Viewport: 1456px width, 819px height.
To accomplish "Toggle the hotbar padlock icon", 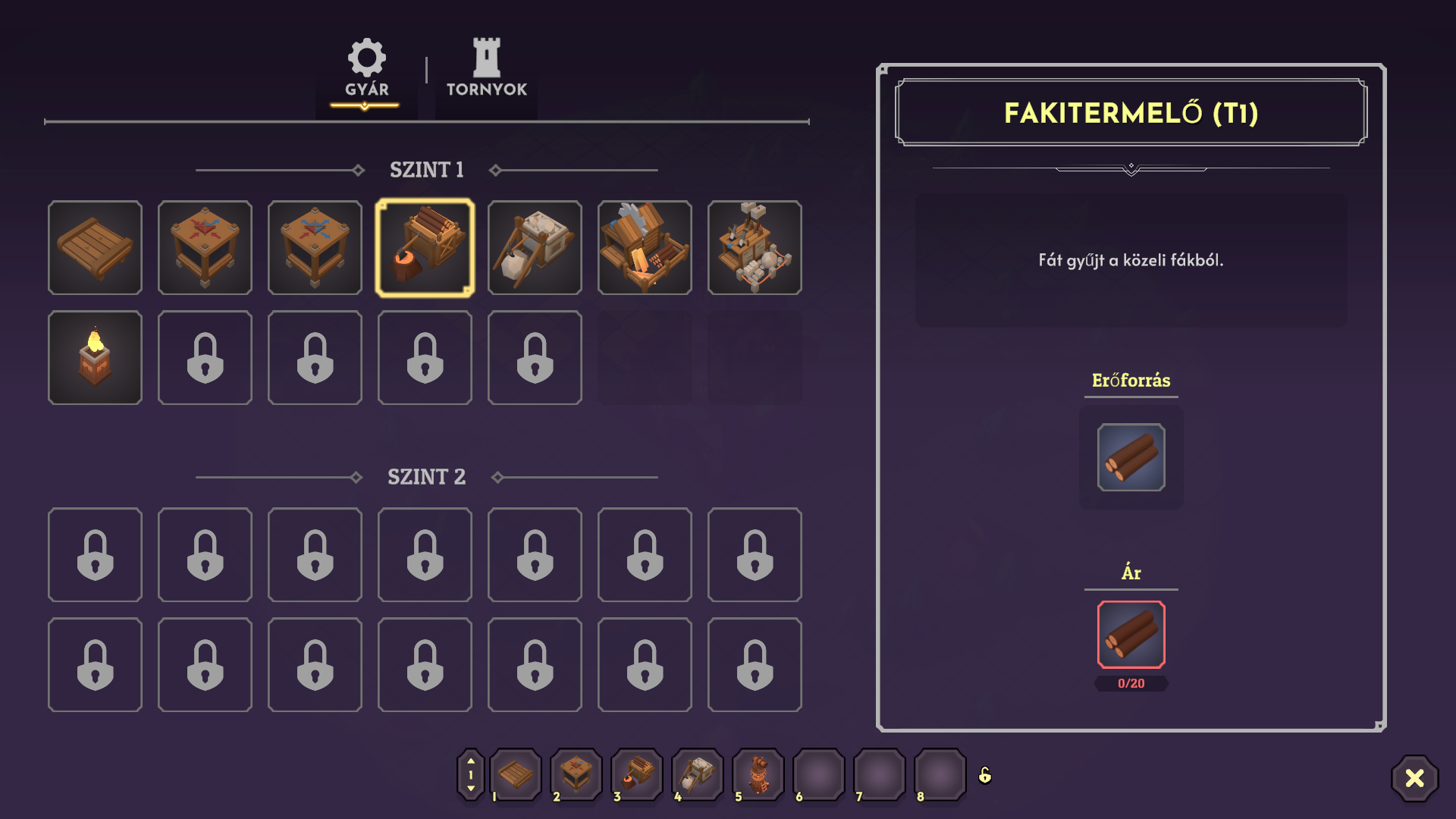I will [x=985, y=775].
